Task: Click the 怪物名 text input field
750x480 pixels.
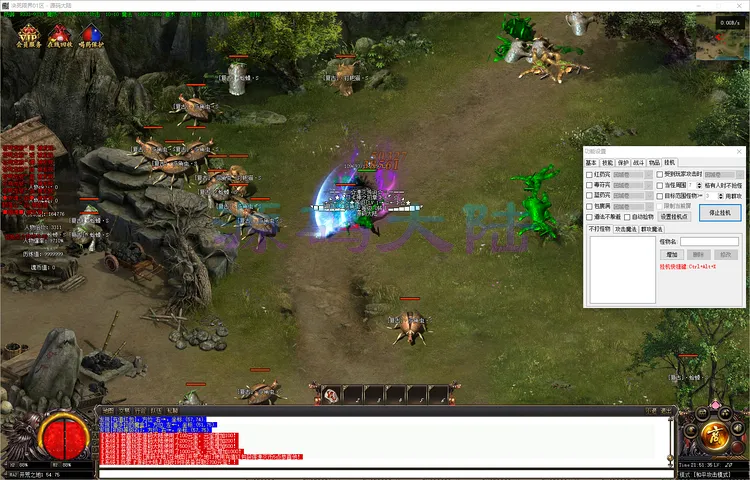Action: 710,241
